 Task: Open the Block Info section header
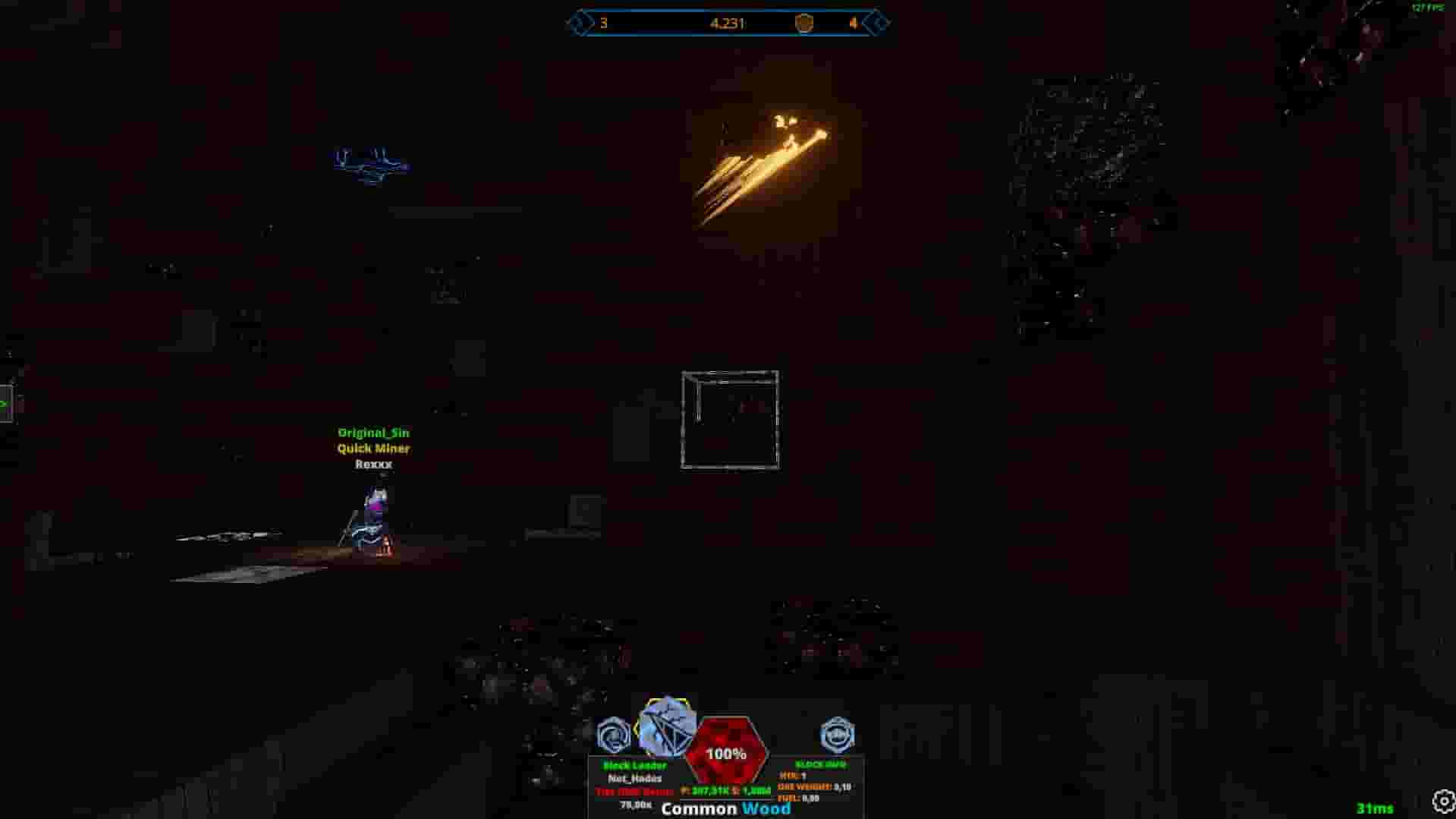tap(822, 764)
